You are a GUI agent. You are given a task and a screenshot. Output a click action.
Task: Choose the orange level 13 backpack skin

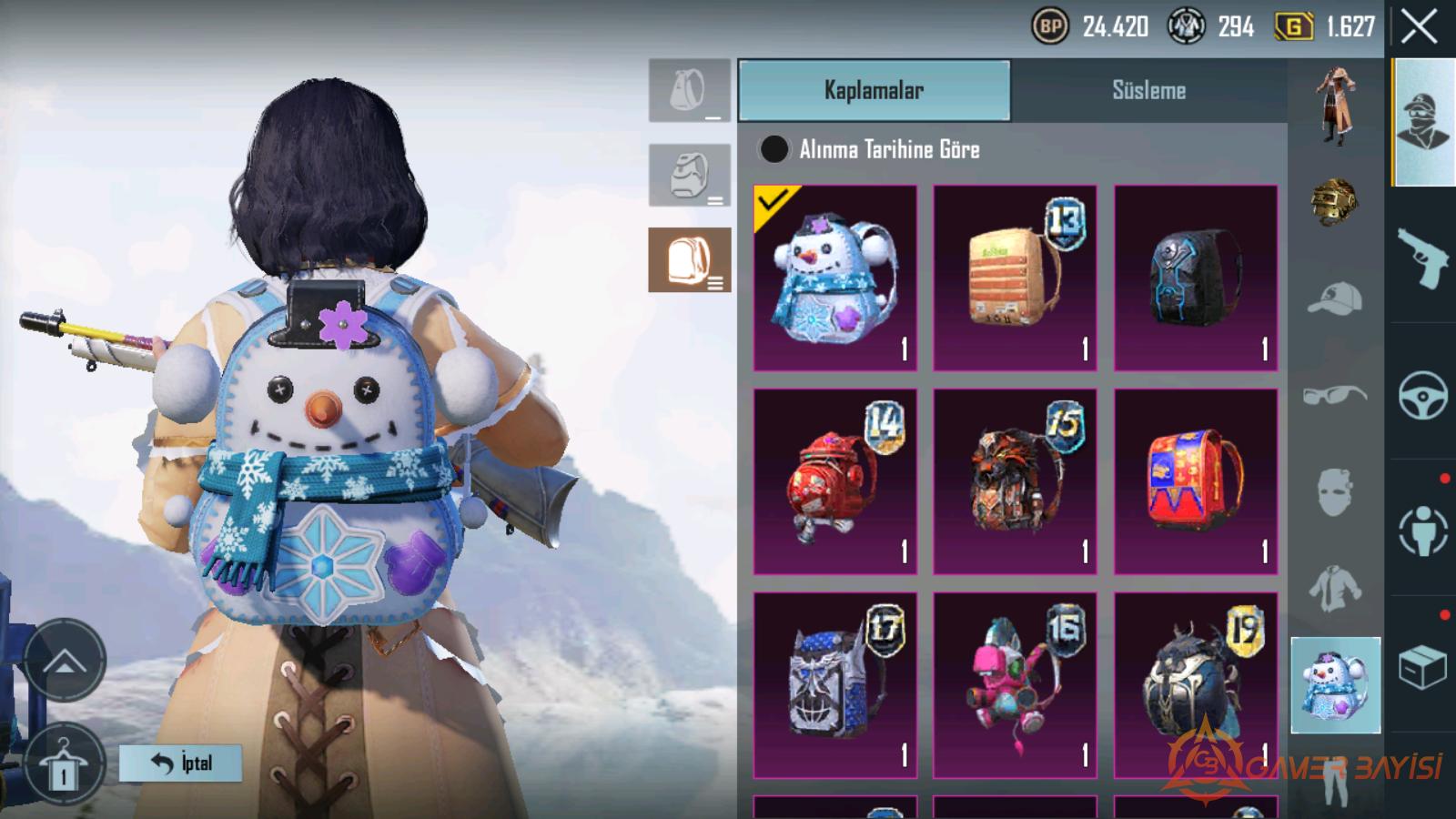click(x=1015, y=278)
